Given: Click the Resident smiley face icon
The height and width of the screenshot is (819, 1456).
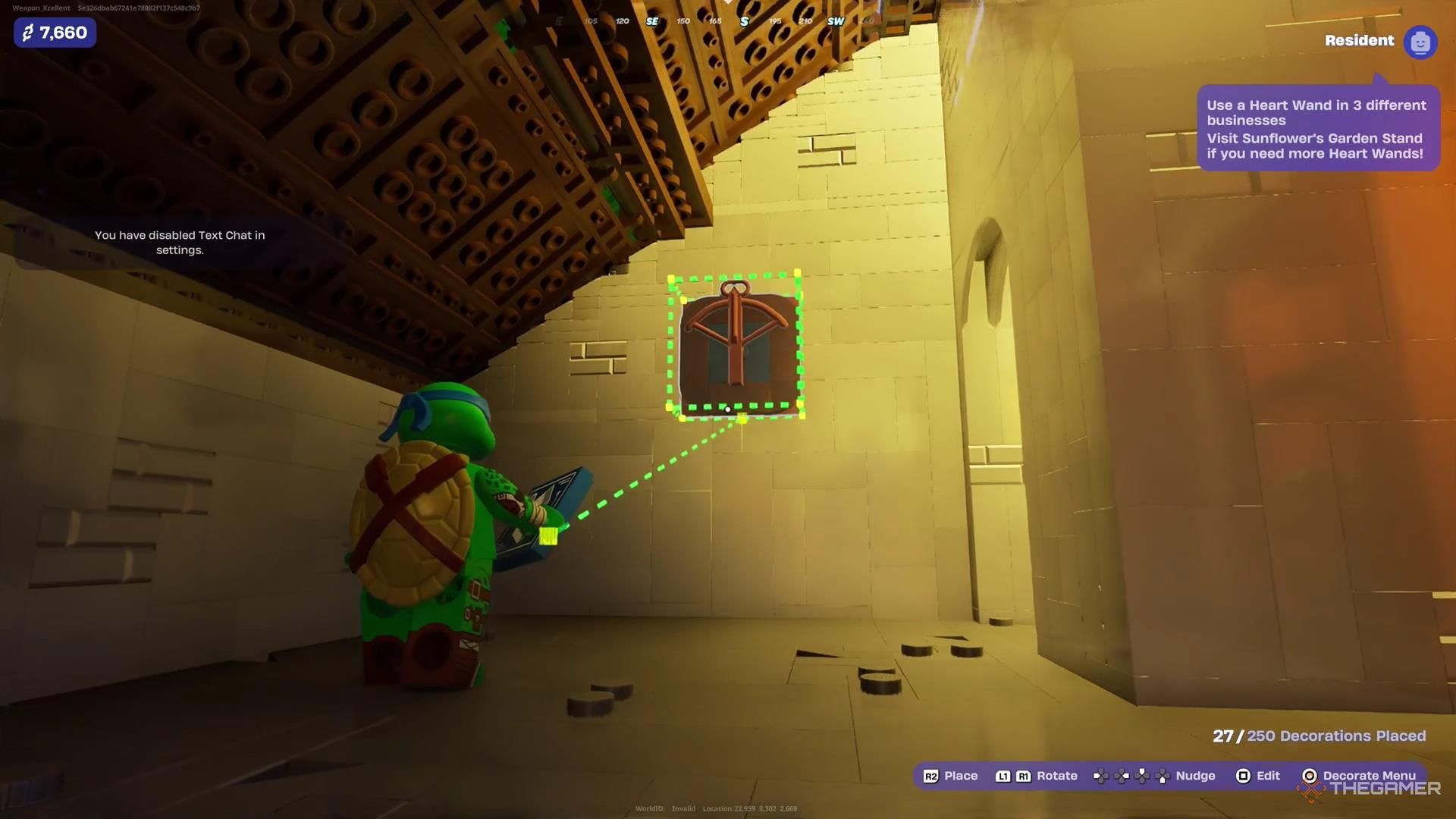Looking at the screenshot, I should point(1420,42).
